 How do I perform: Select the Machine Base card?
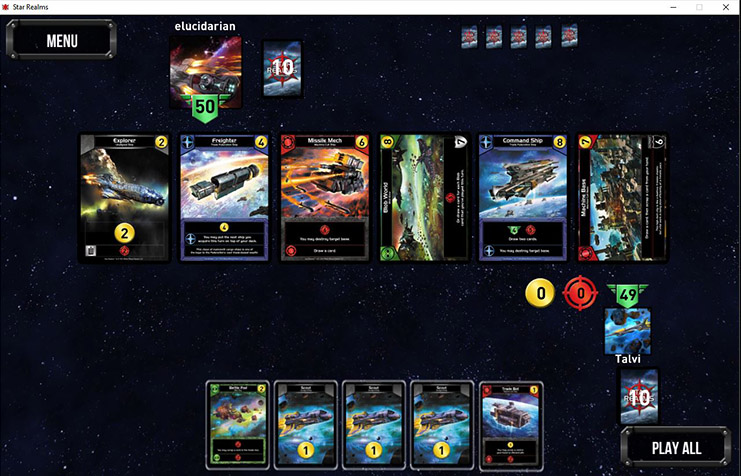622,197
